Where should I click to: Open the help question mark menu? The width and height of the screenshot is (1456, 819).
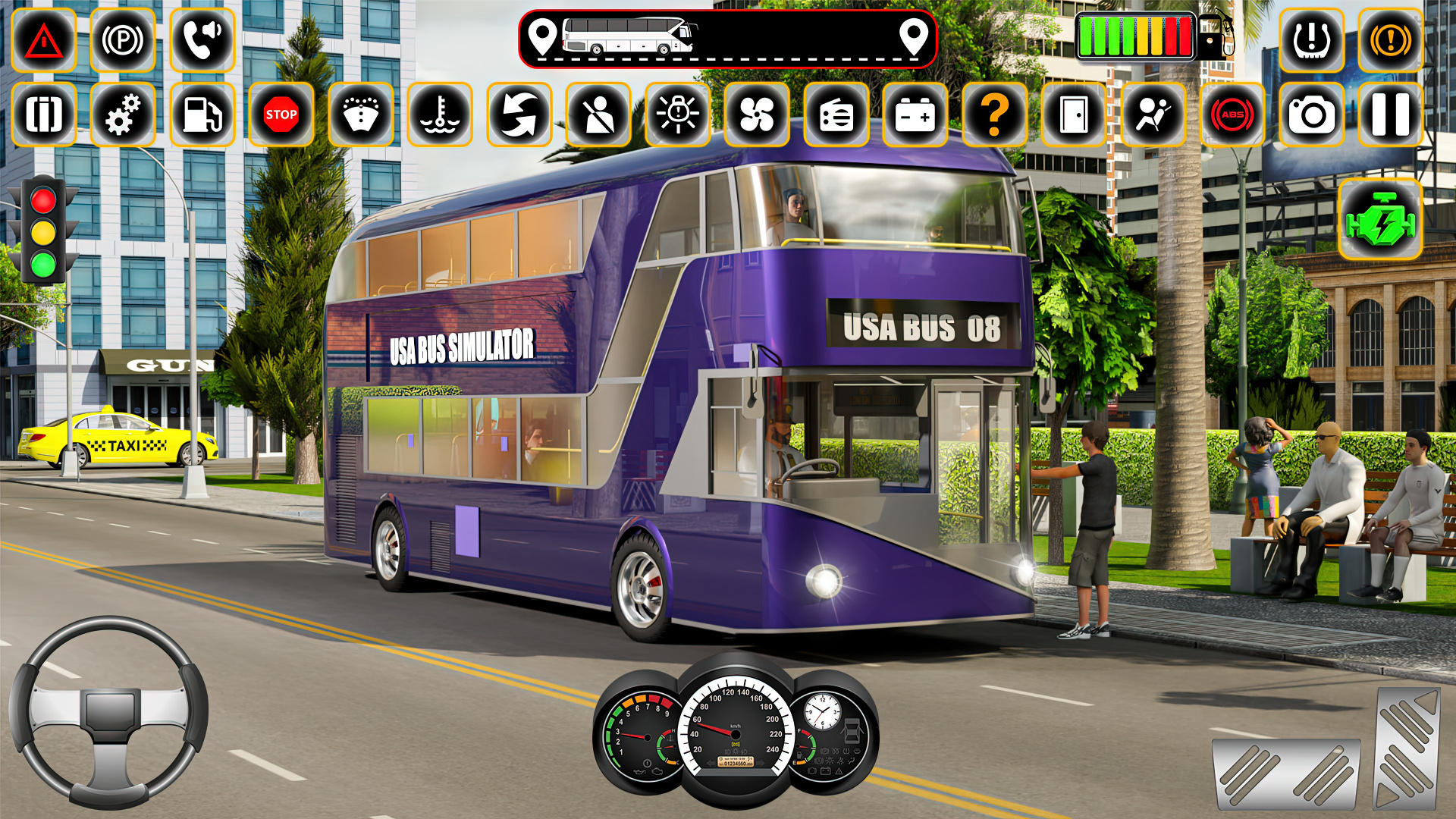tap(996, 115)
